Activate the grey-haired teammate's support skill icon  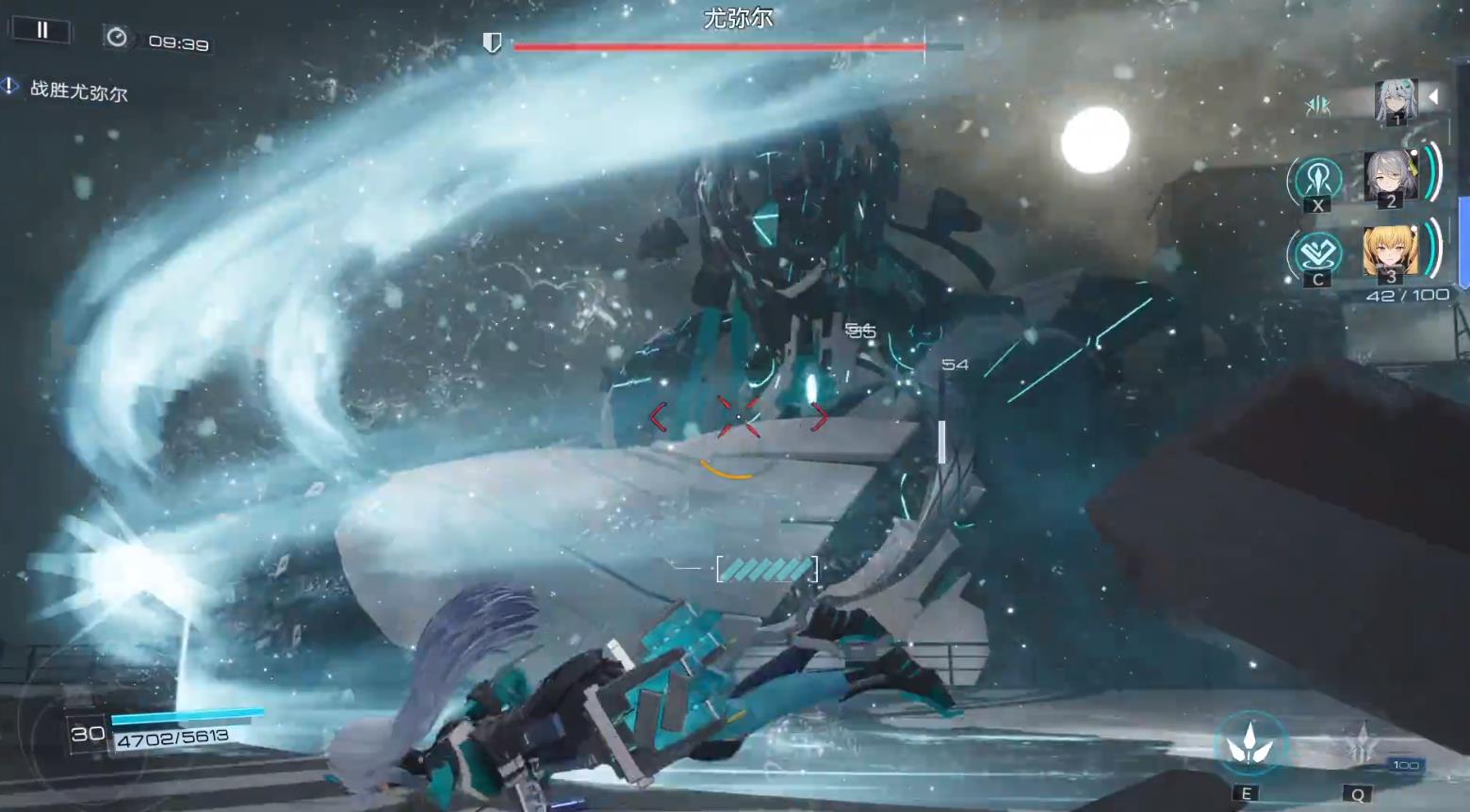[1317, 179]
